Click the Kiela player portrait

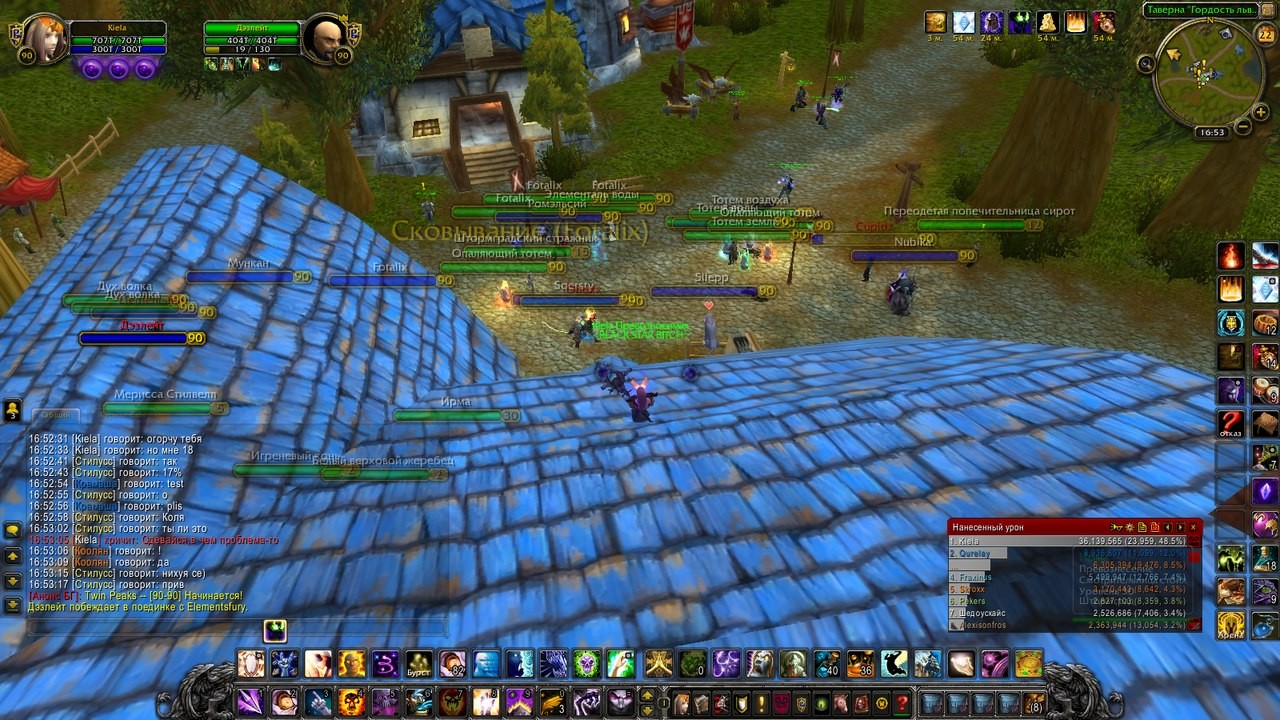tap(44, 40)
